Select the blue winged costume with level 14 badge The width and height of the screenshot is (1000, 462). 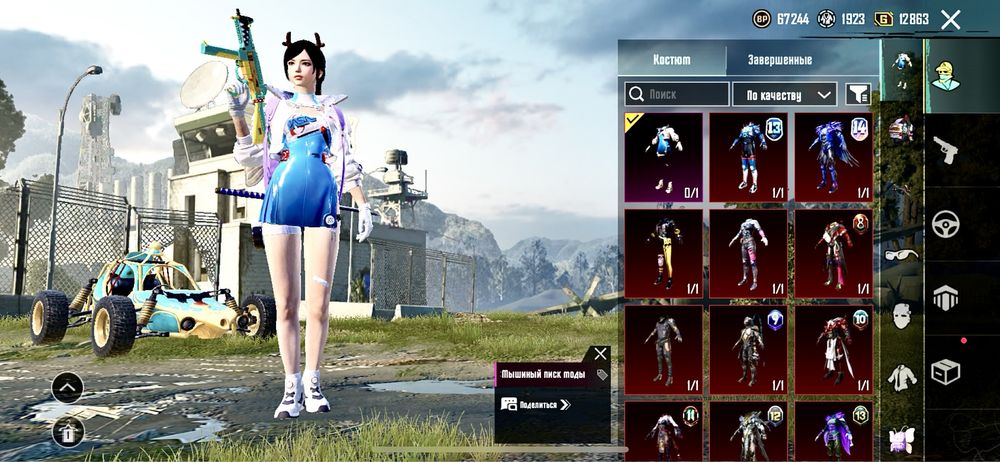coord(833,155)
